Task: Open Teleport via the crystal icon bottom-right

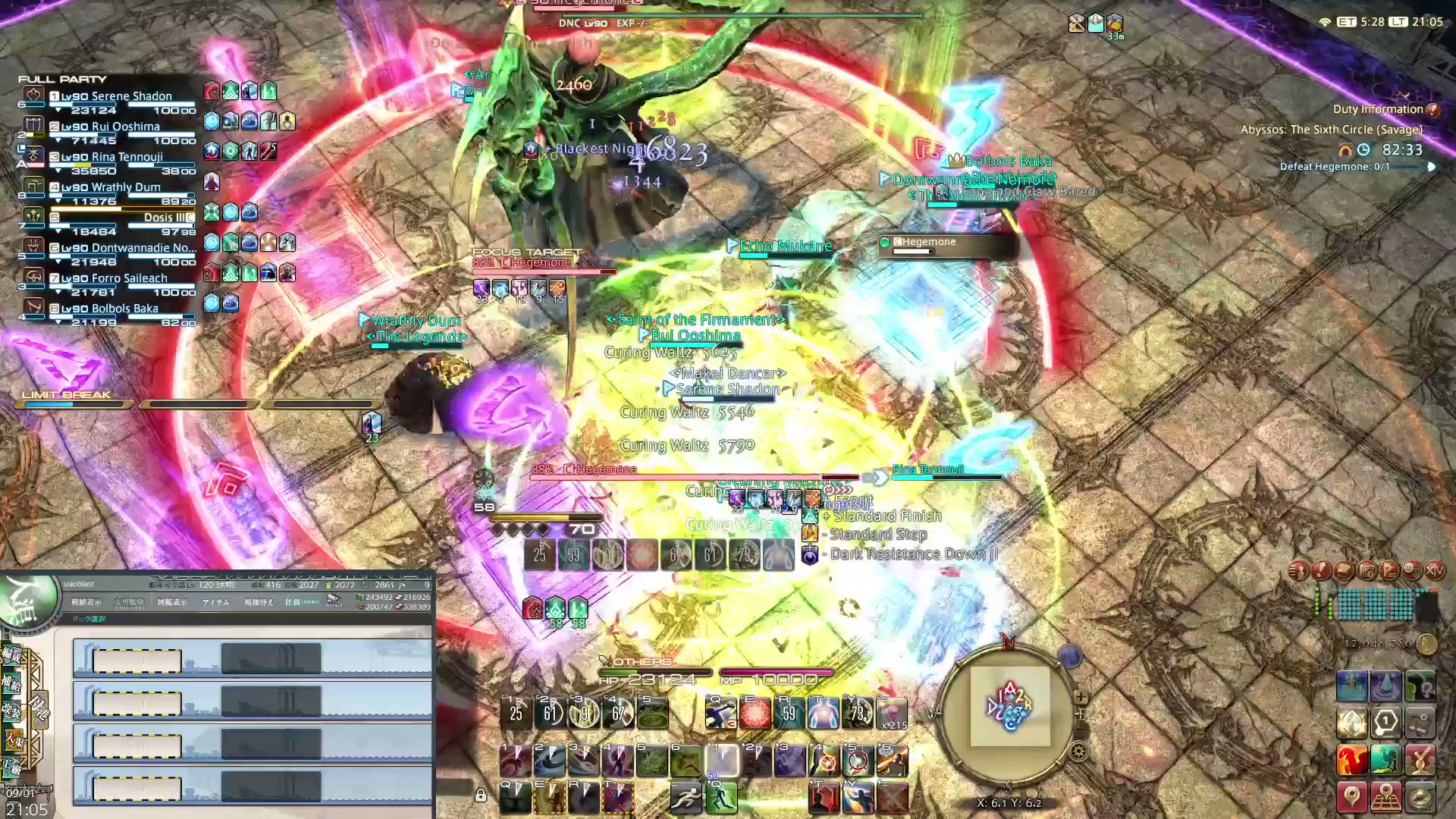Action: click(1388, 685)
